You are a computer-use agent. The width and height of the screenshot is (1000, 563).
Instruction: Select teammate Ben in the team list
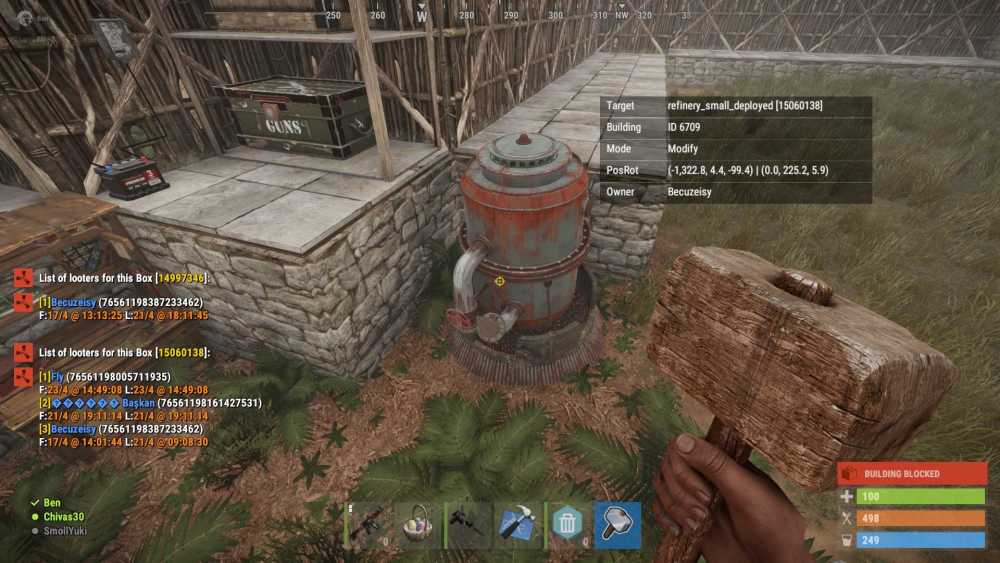52,503
